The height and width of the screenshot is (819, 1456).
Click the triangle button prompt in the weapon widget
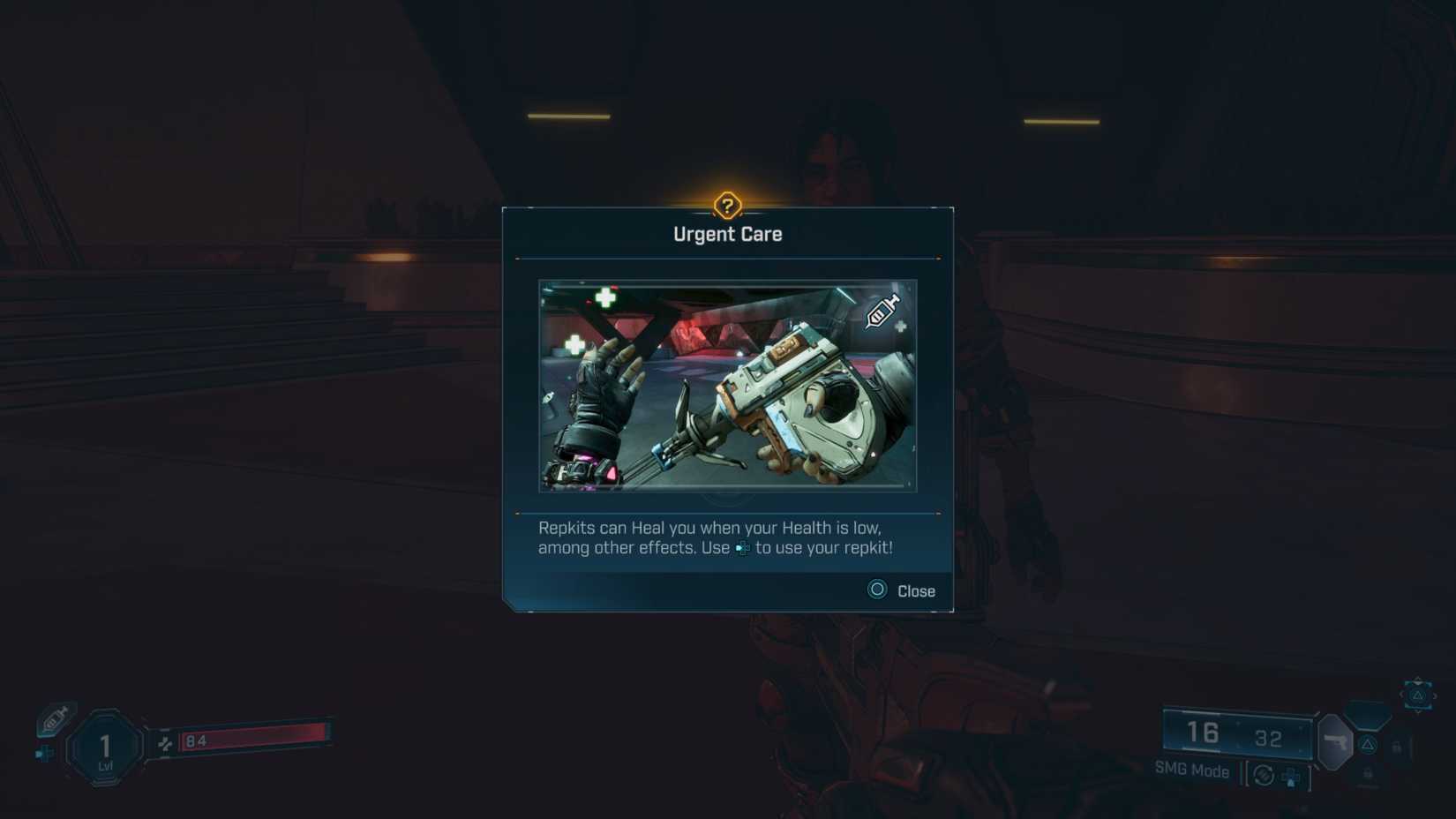tap(1368, 745)
